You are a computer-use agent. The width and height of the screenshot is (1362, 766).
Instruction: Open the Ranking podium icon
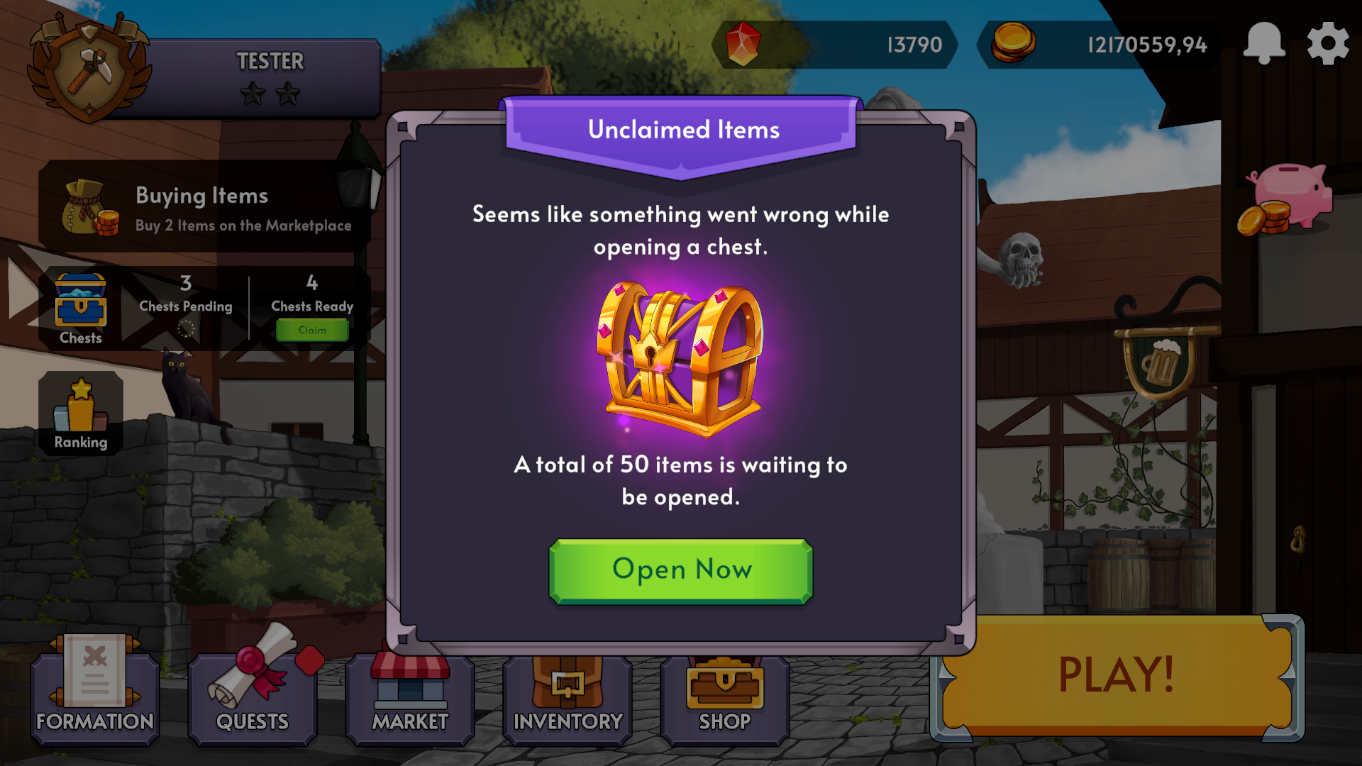pos(80,410)
